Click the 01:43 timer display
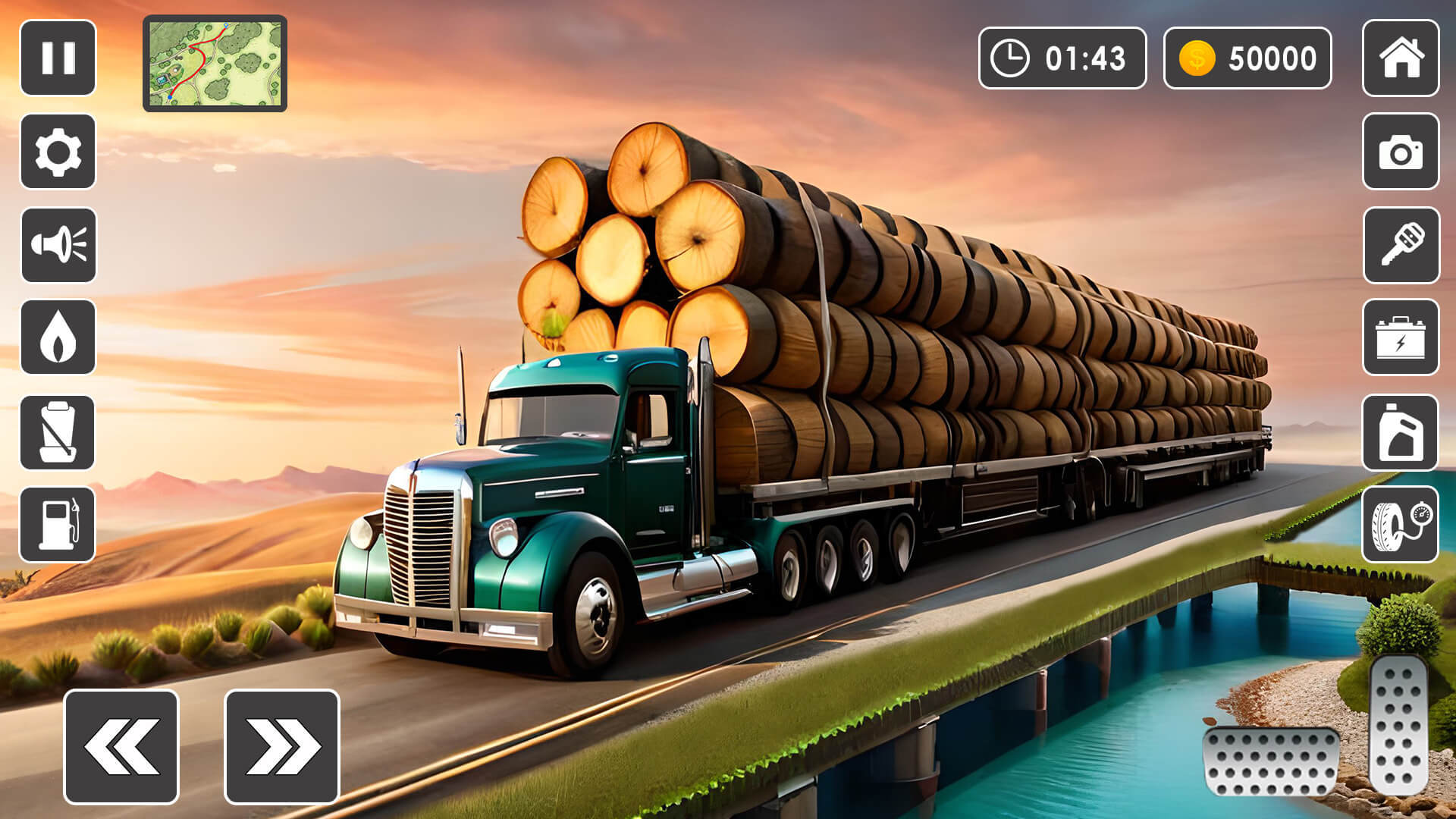Screen dimensions: 1456x819 [x=1062, y=57]
